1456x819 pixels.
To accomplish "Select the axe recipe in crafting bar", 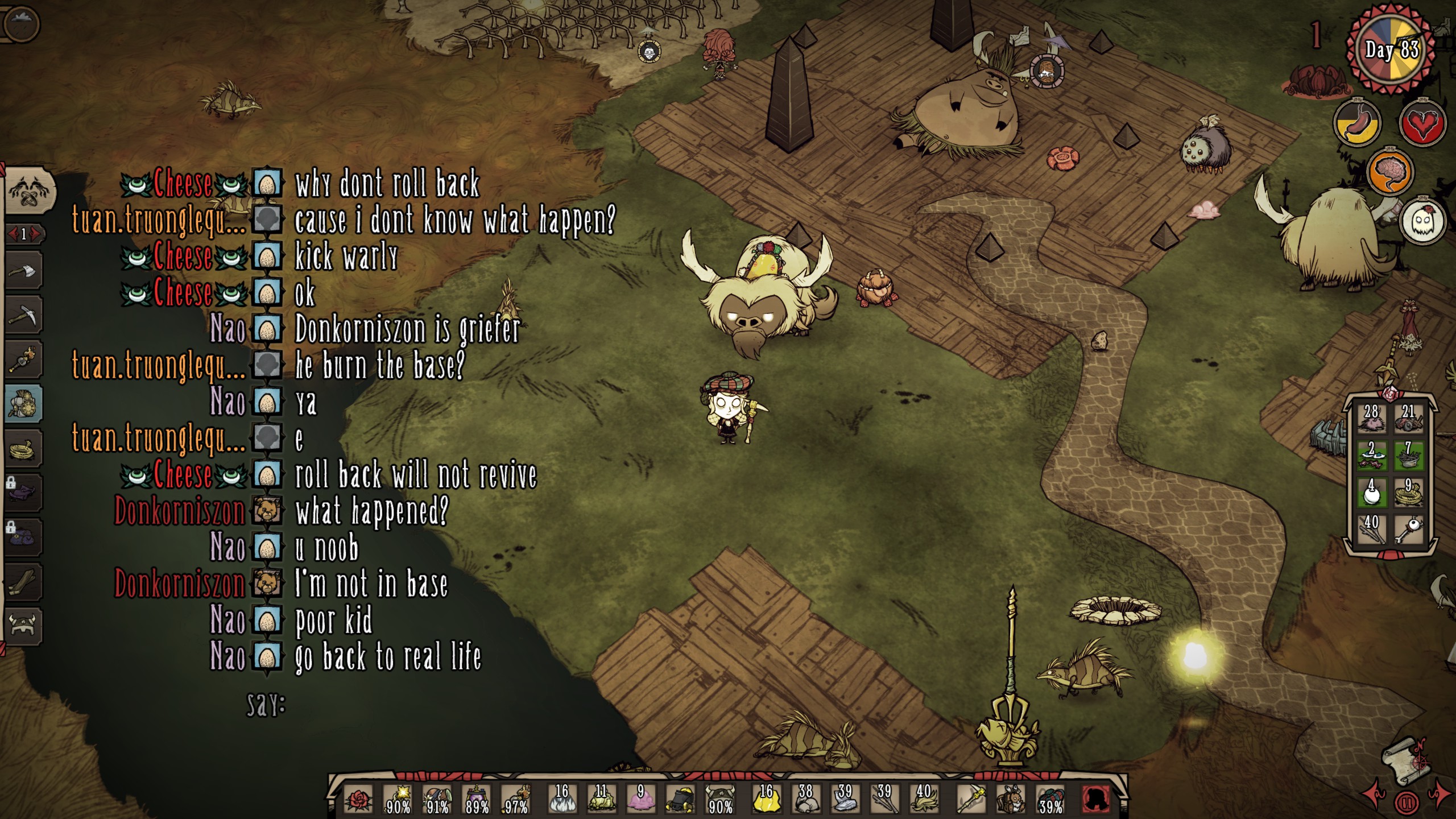I will (x=23, y=271).
